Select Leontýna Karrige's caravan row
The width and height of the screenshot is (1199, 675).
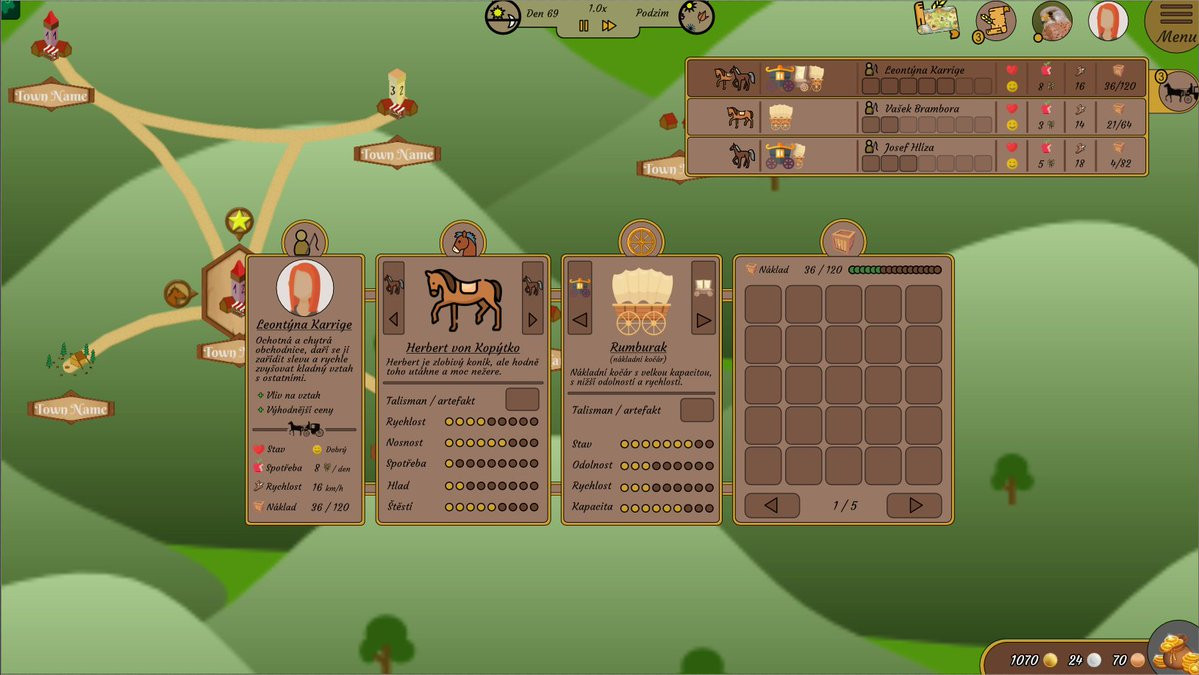(x=915, y=78)
